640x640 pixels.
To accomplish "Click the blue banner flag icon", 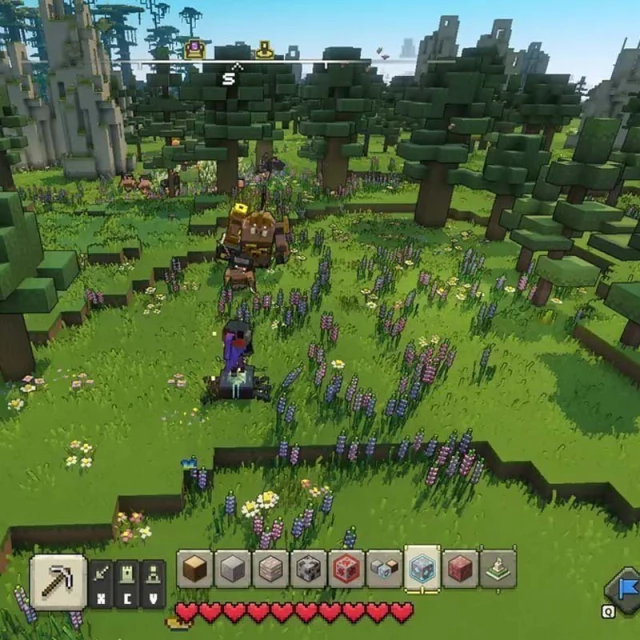I will click(625, 586).
